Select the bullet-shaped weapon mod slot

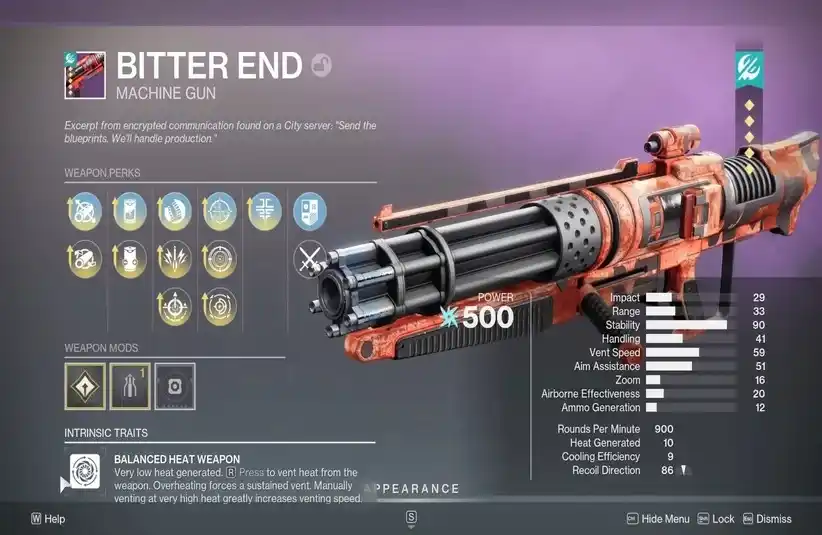[x=131, y=385]
